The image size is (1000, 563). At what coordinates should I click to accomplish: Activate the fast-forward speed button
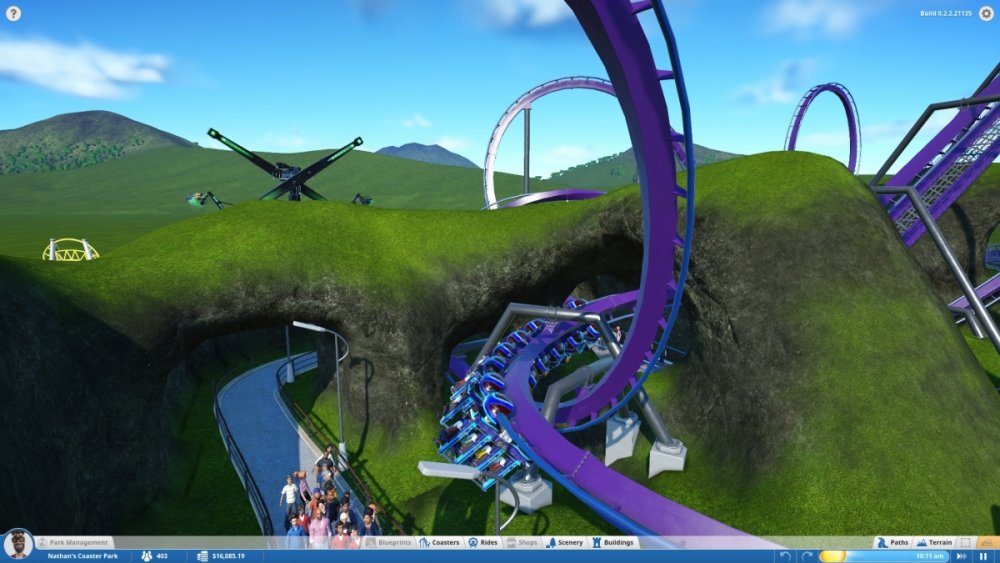point(961,556)
